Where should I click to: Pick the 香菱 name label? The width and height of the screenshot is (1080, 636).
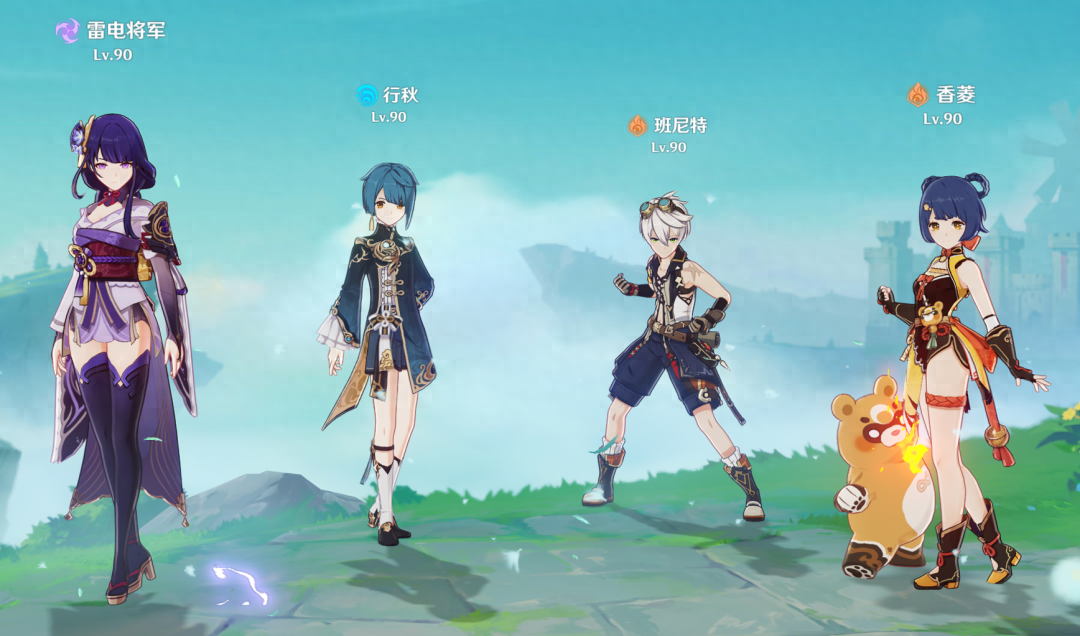click(x=955, y=96)
